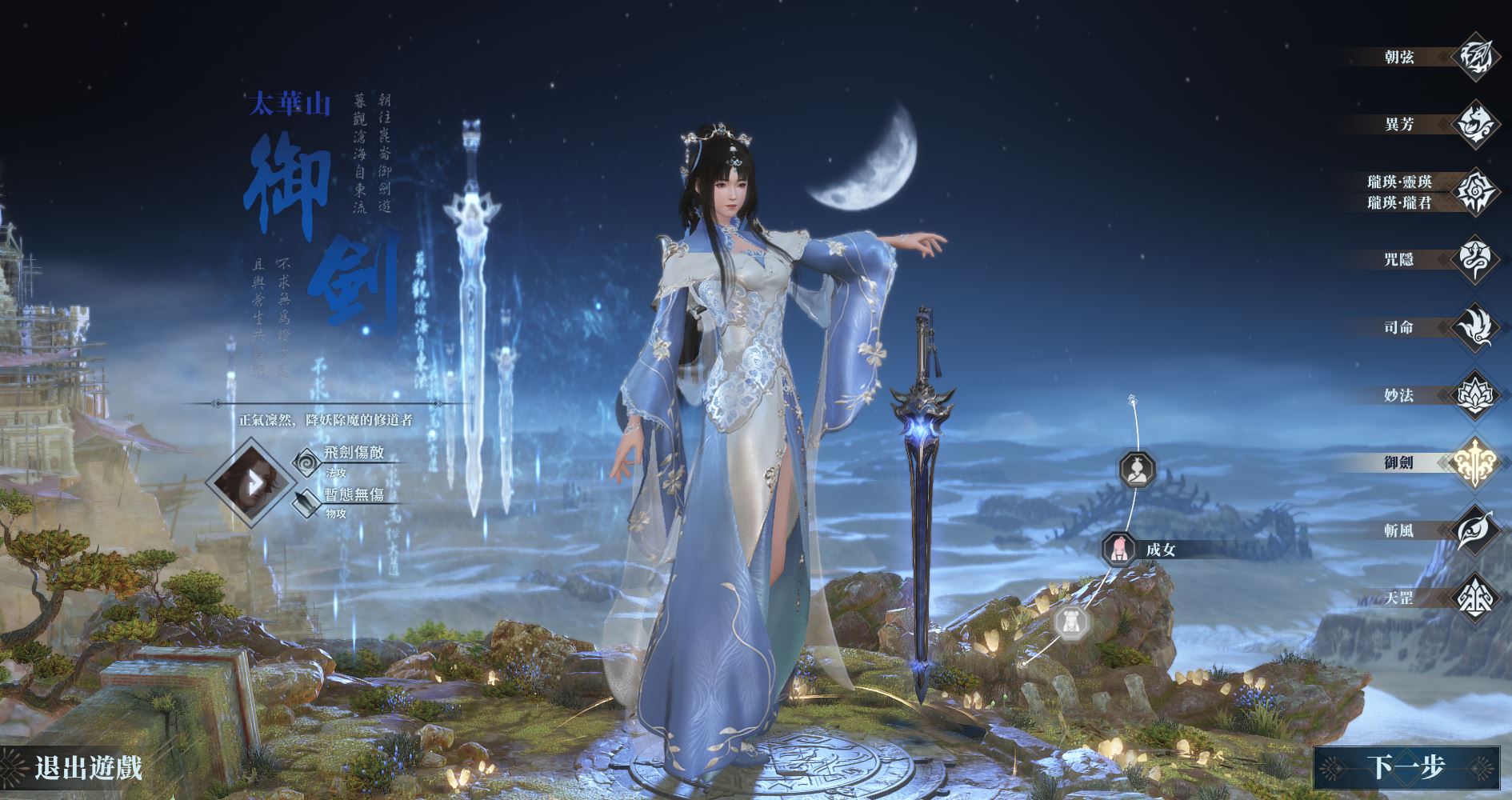
Task: Click 下一步 to proceed
Action: [x=1406, y=768]
